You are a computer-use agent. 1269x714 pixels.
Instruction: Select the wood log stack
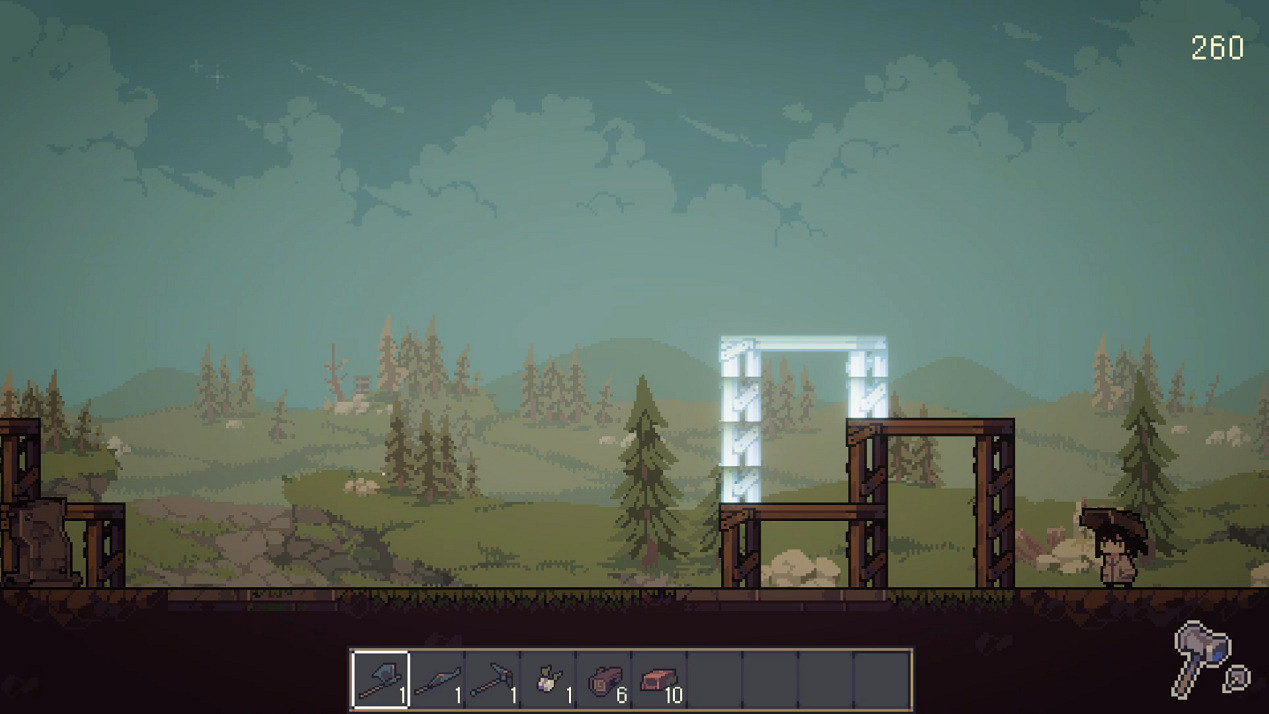click(x=605, y=680)
